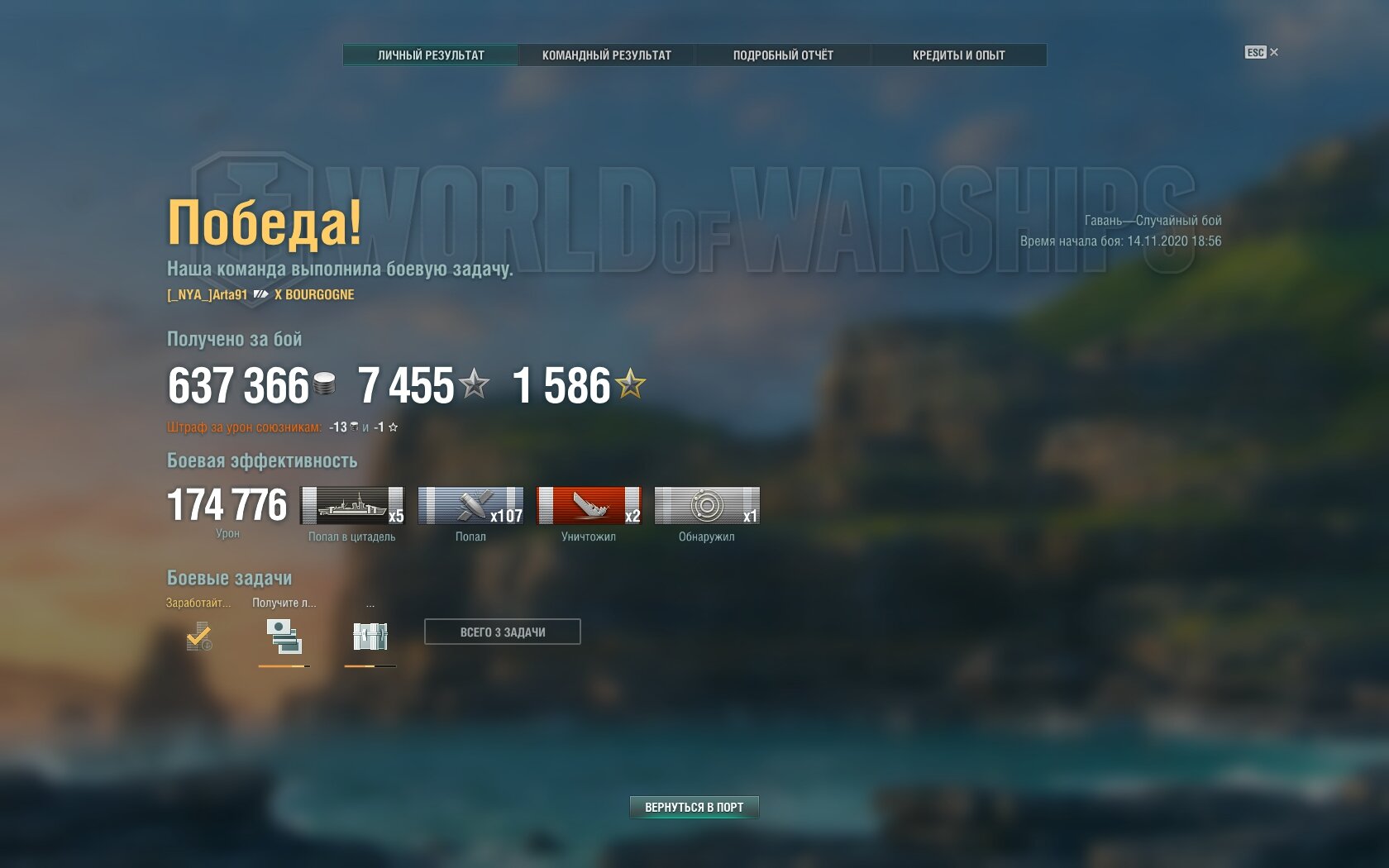Open the Всего 3 задачи list
The image size is (1389, 868).
[502, 632]
